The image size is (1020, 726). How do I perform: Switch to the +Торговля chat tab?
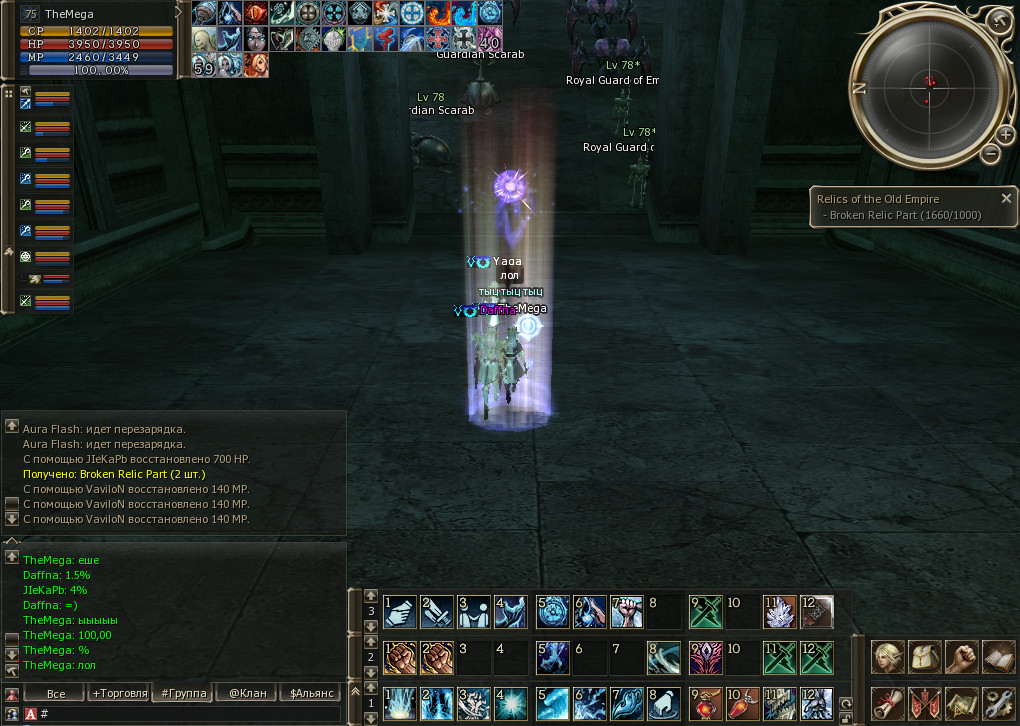pos(119,693)
